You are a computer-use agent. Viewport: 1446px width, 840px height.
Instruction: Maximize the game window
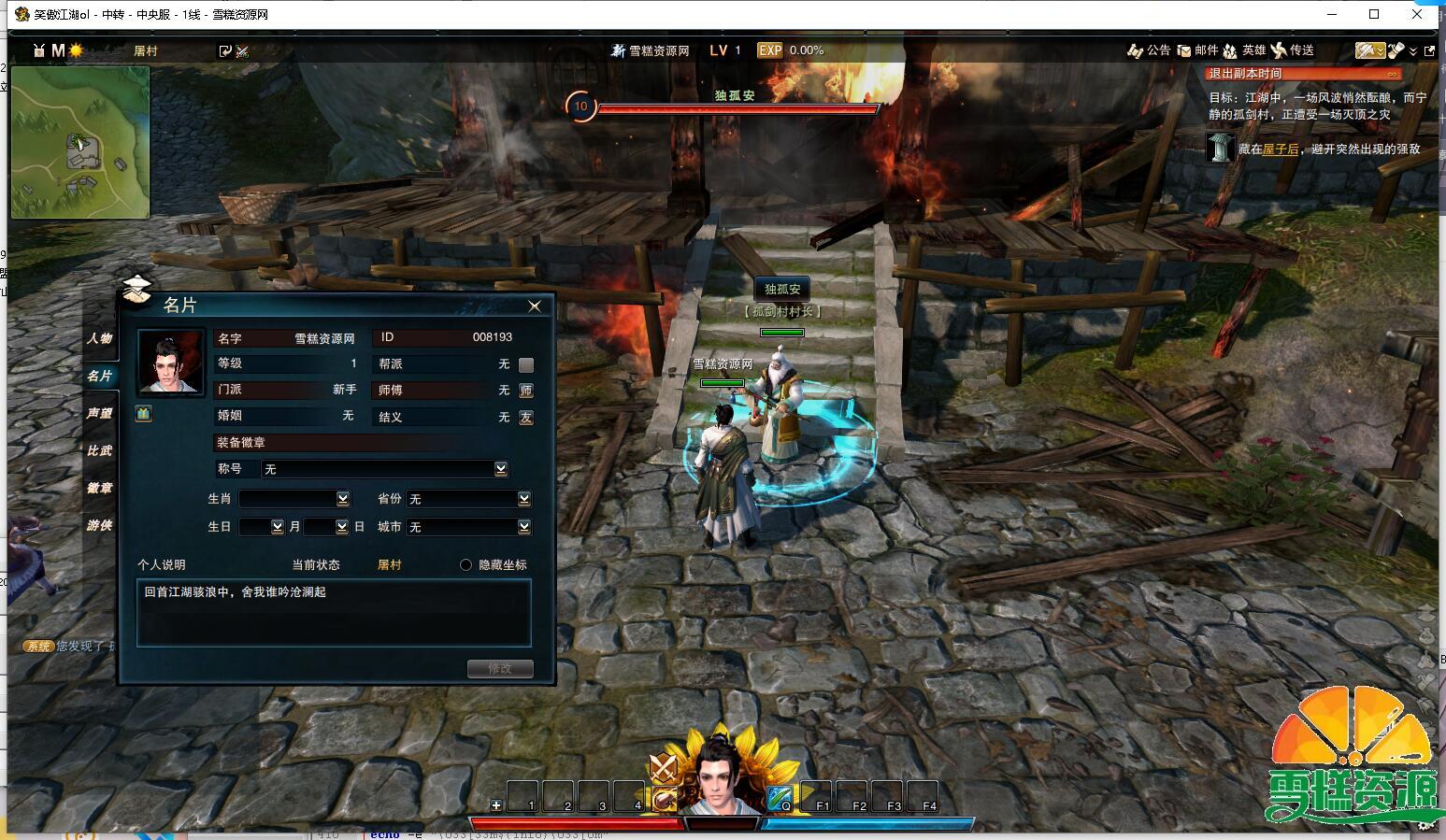coord(1374,14)
